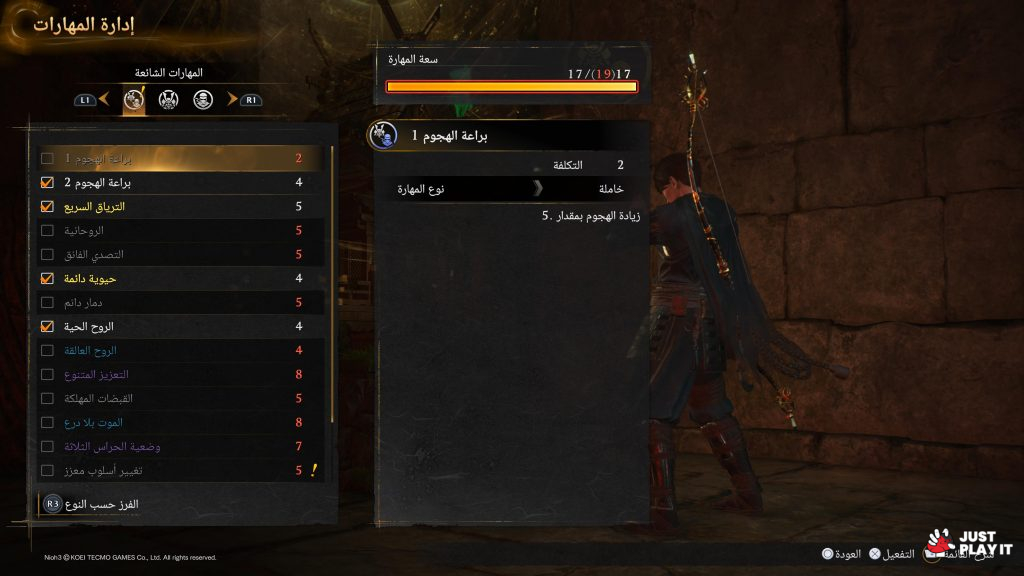This screenshot has width=1024, height=576.
Task: Disable the حيوية دائمة skill
Action: 47,278
